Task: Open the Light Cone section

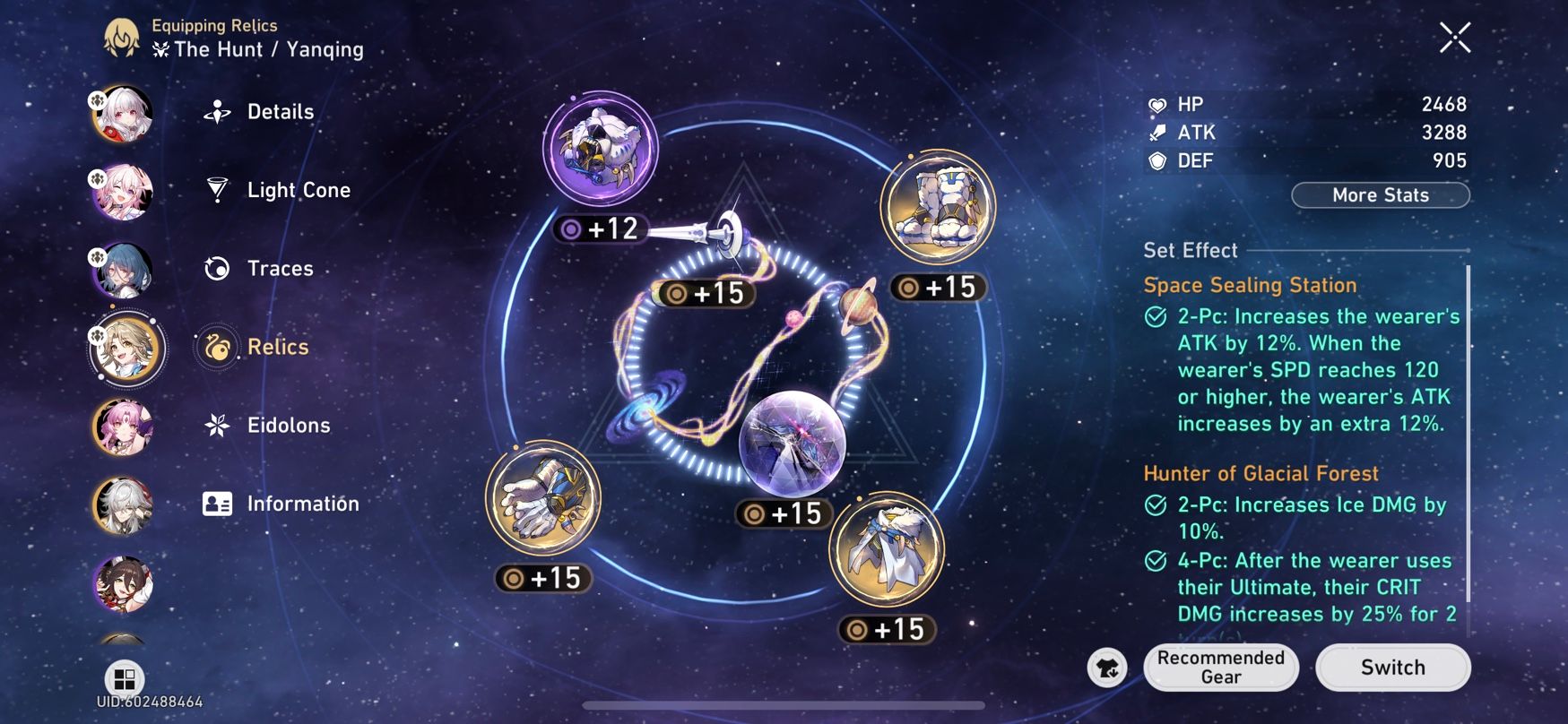Action: (x=214, y=189)
